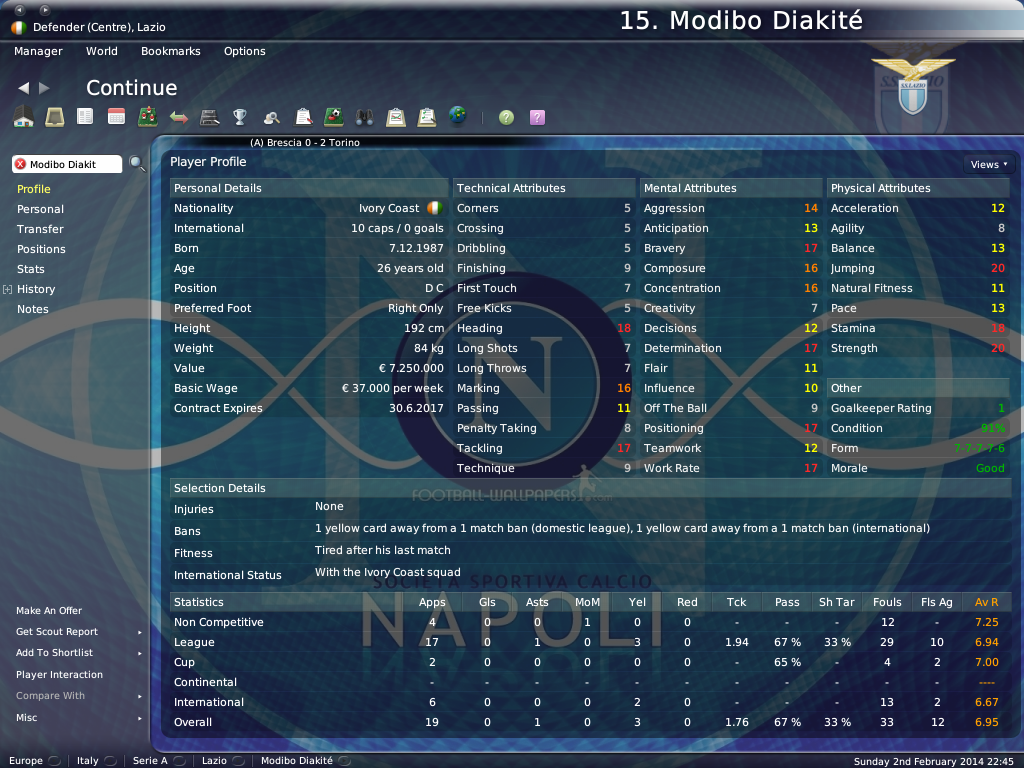Go to the home screen house icon
The image size is (1024, 768).
point(23,117)
